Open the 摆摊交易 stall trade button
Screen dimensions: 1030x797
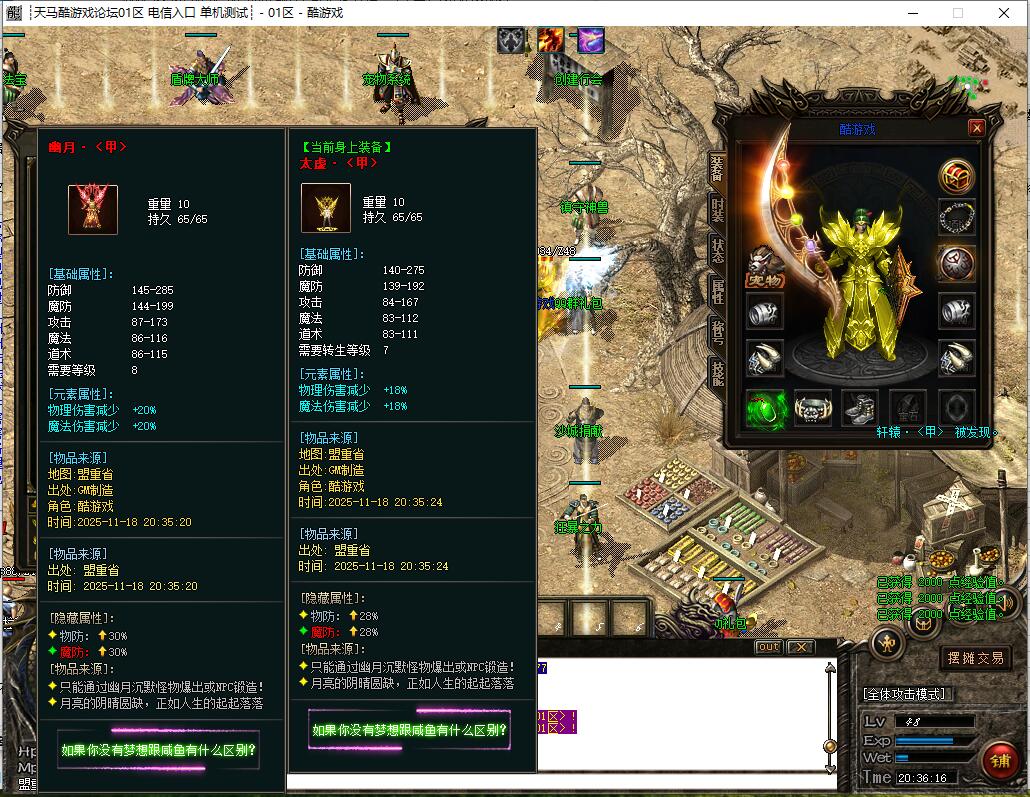[976, 658]
